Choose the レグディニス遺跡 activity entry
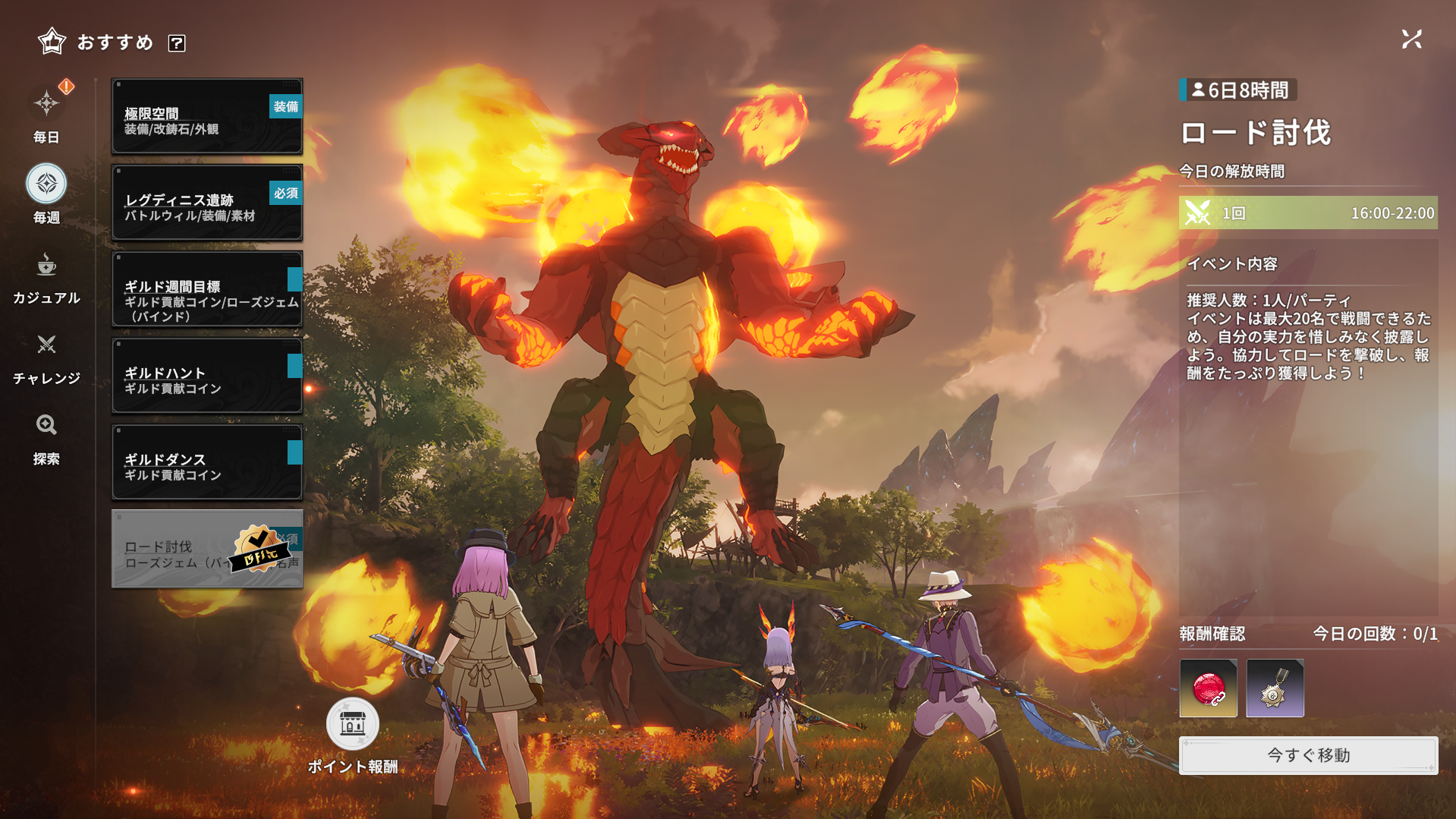The image size is (1456, 819). click(206, 203)
